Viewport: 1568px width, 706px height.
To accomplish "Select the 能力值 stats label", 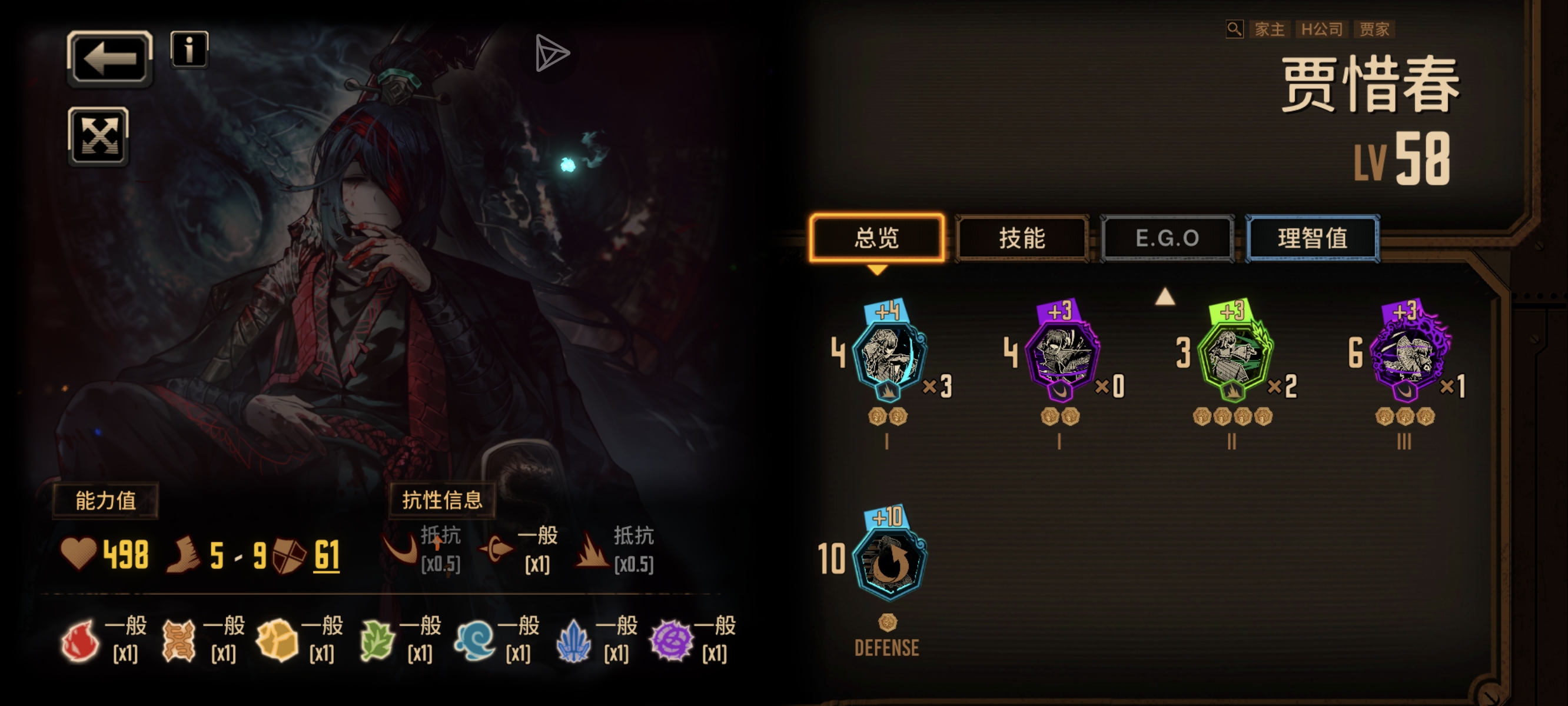I will click(105, 500).
